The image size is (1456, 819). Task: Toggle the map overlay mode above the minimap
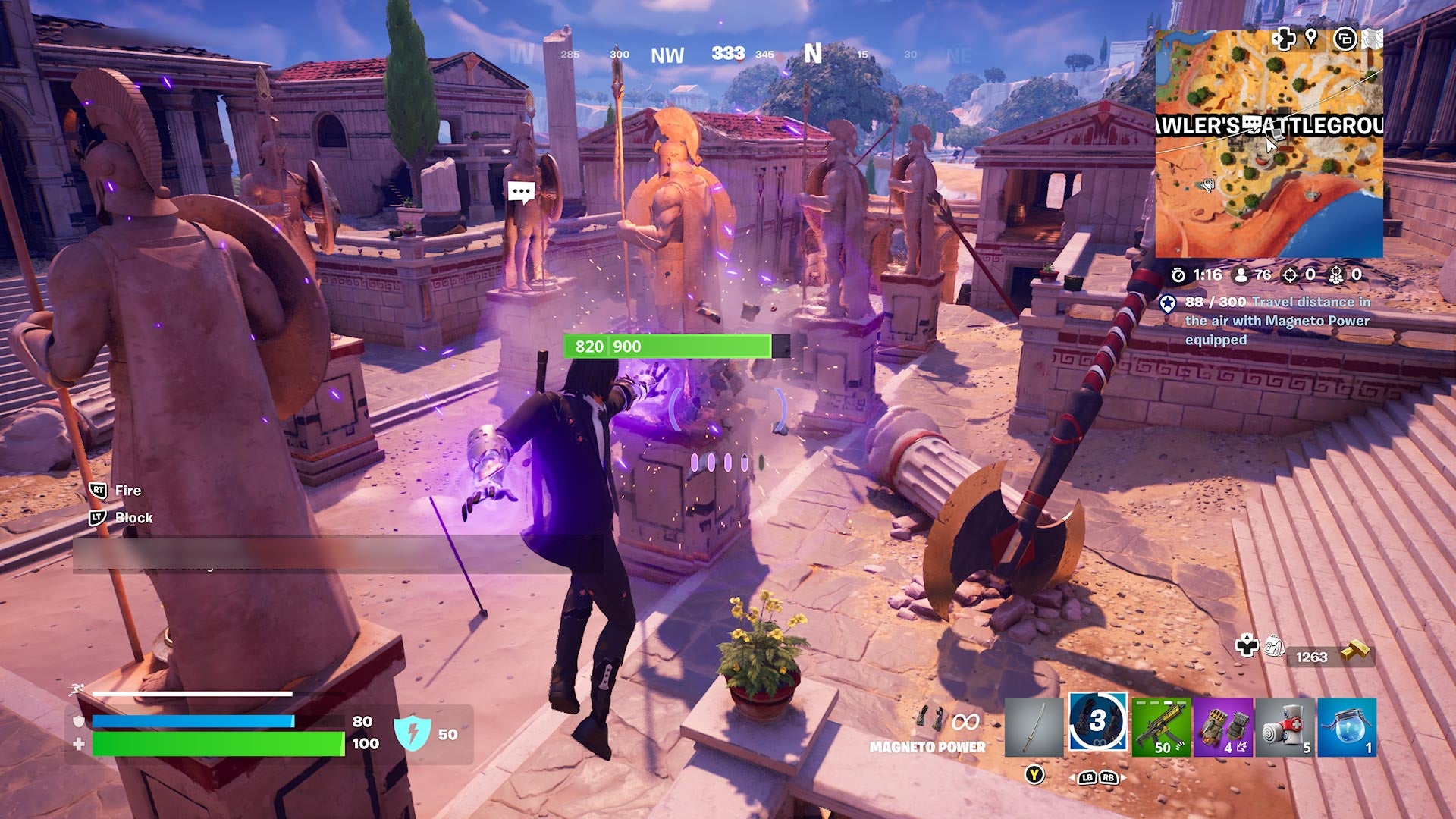1345,39
